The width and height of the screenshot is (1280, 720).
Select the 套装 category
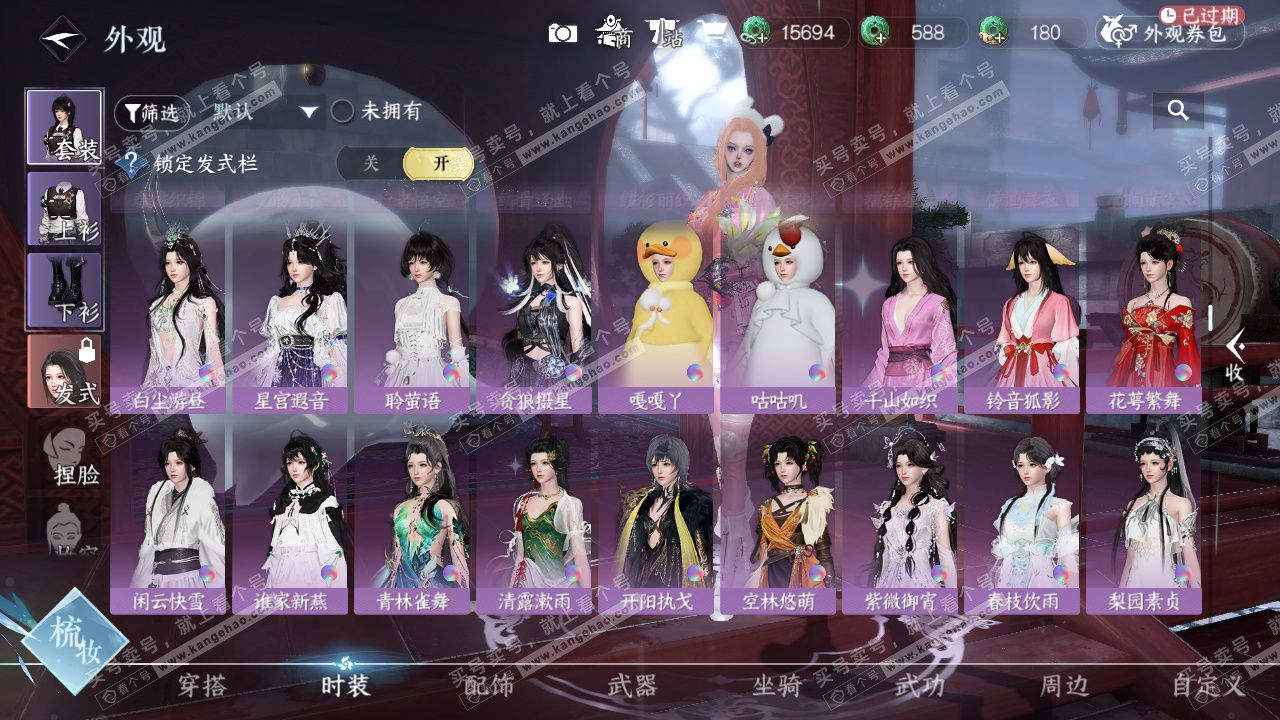tap(65, 127)
